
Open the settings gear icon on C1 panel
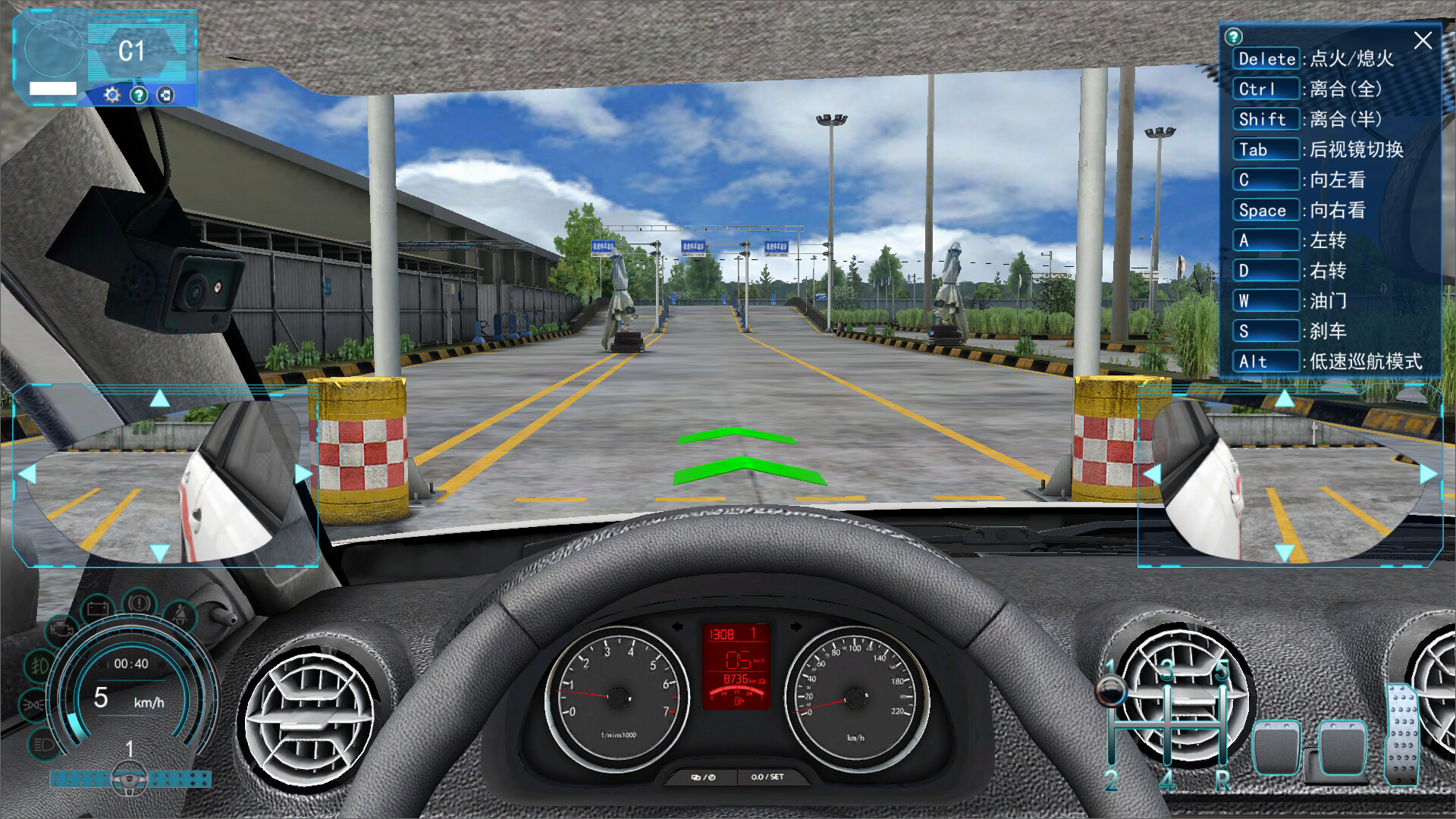112,95
